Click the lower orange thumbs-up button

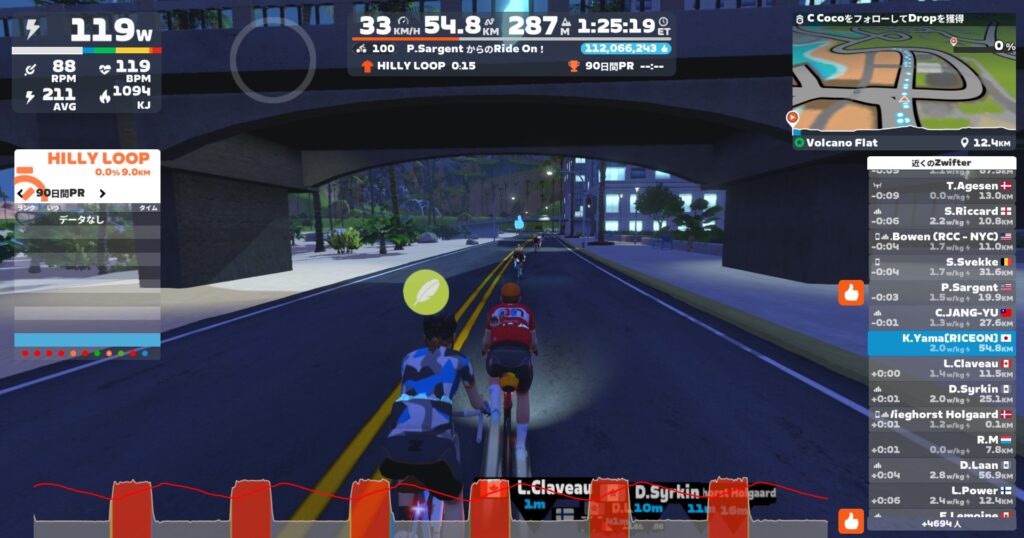click(x=850, y=520)
